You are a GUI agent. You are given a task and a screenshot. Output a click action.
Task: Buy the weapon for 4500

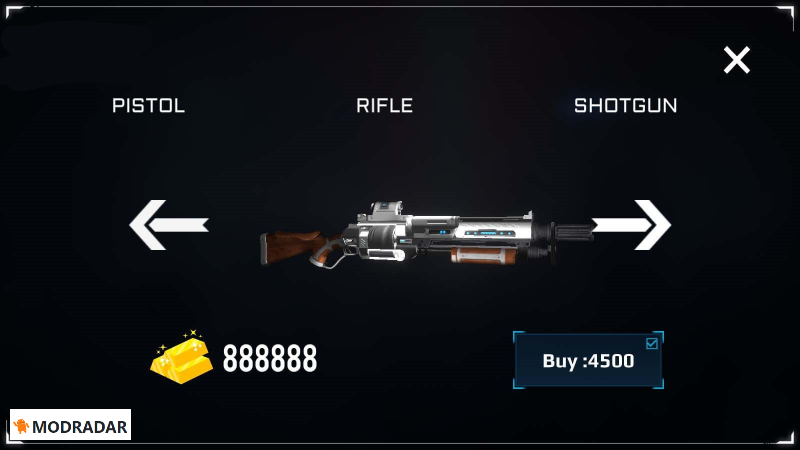(588, 361)
